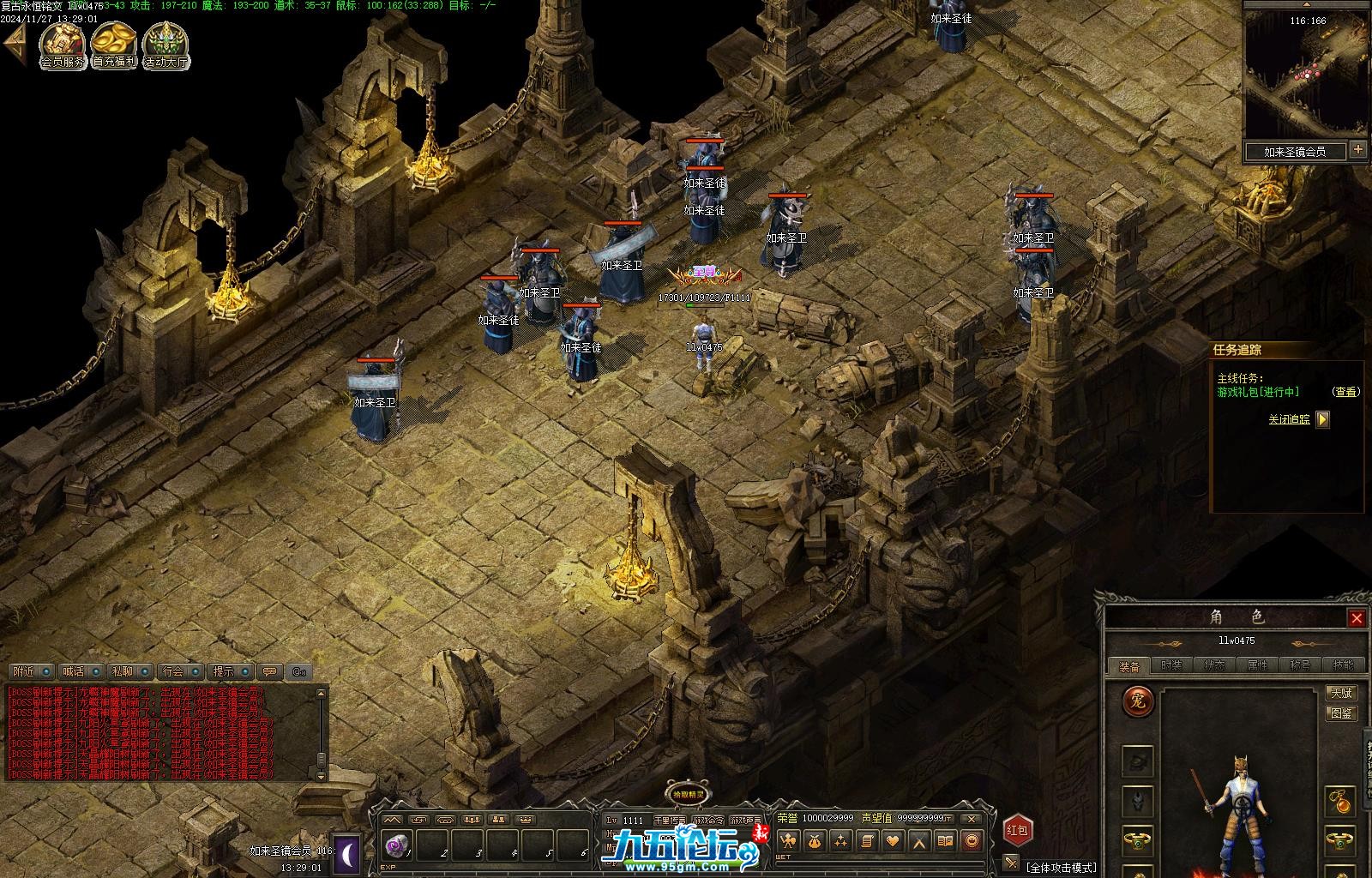The width and height of the screenshot is (1372, 878).
Task: Click the 红包 red envelope icon
Action: coord(1017,830)
